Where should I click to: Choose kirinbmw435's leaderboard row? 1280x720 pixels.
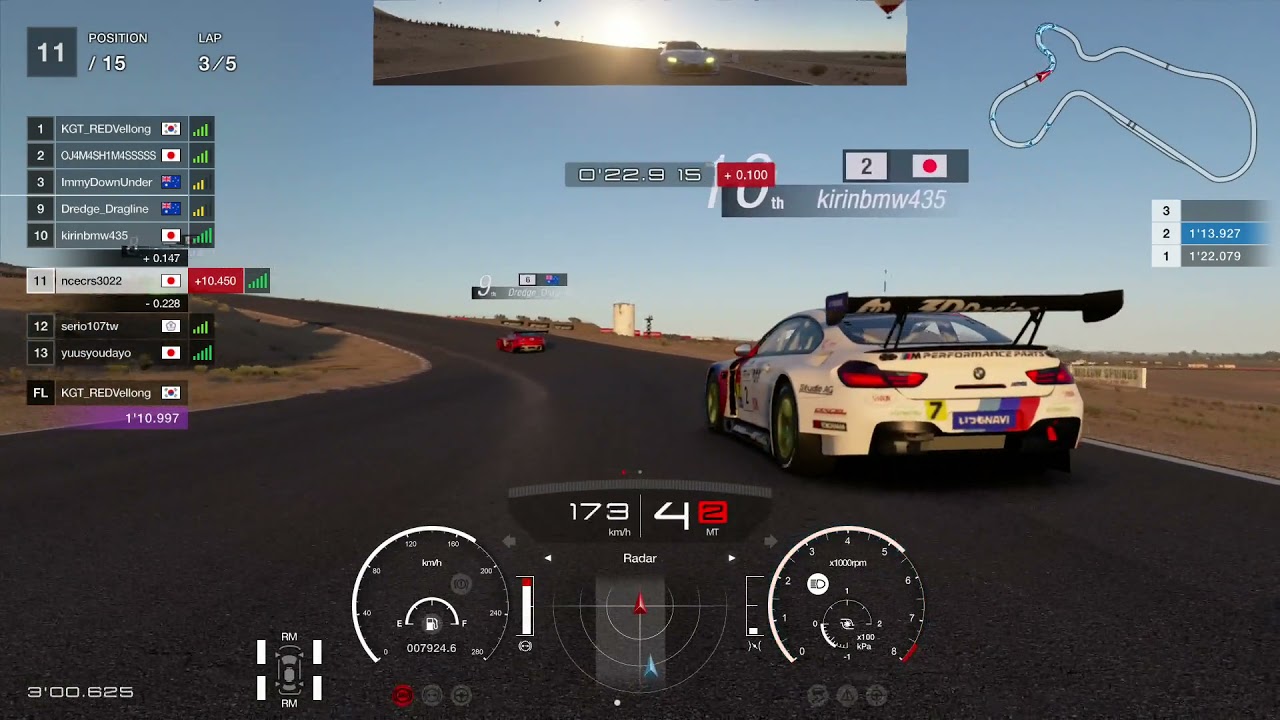click(94, 236)
